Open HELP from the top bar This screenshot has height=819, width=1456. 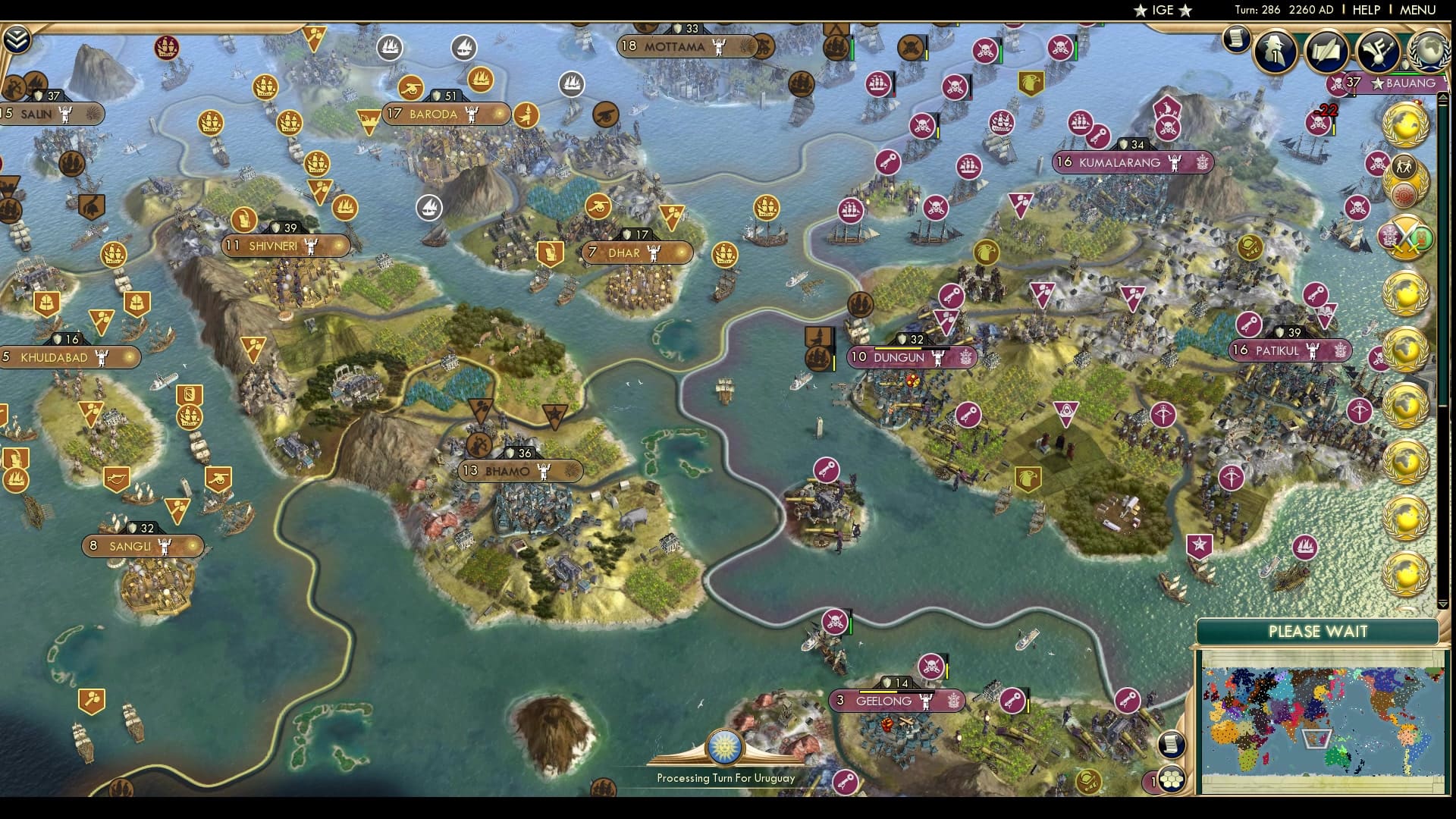[x=1365, y=11]
